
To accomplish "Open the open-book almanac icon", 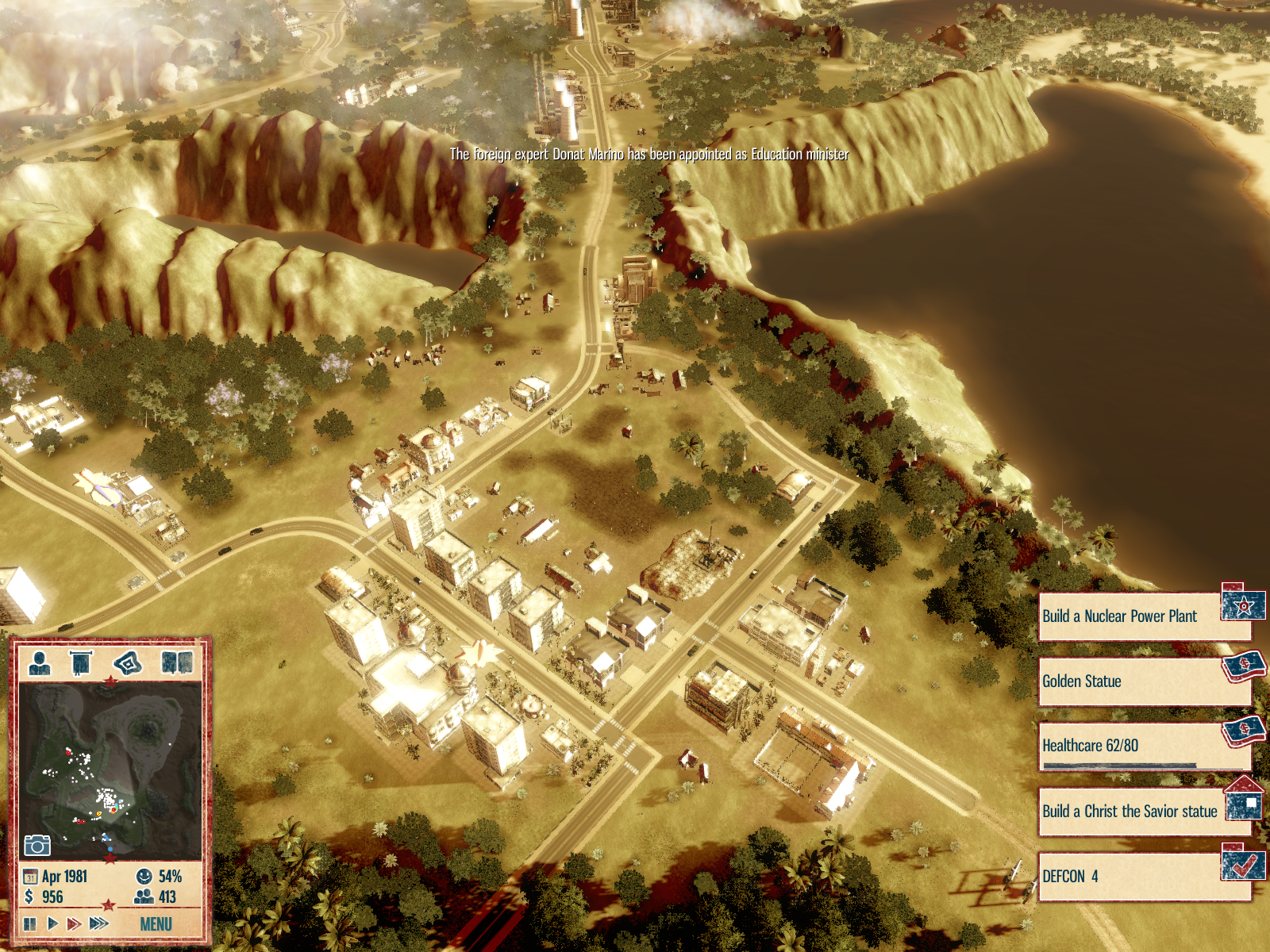I will [177, 662].
